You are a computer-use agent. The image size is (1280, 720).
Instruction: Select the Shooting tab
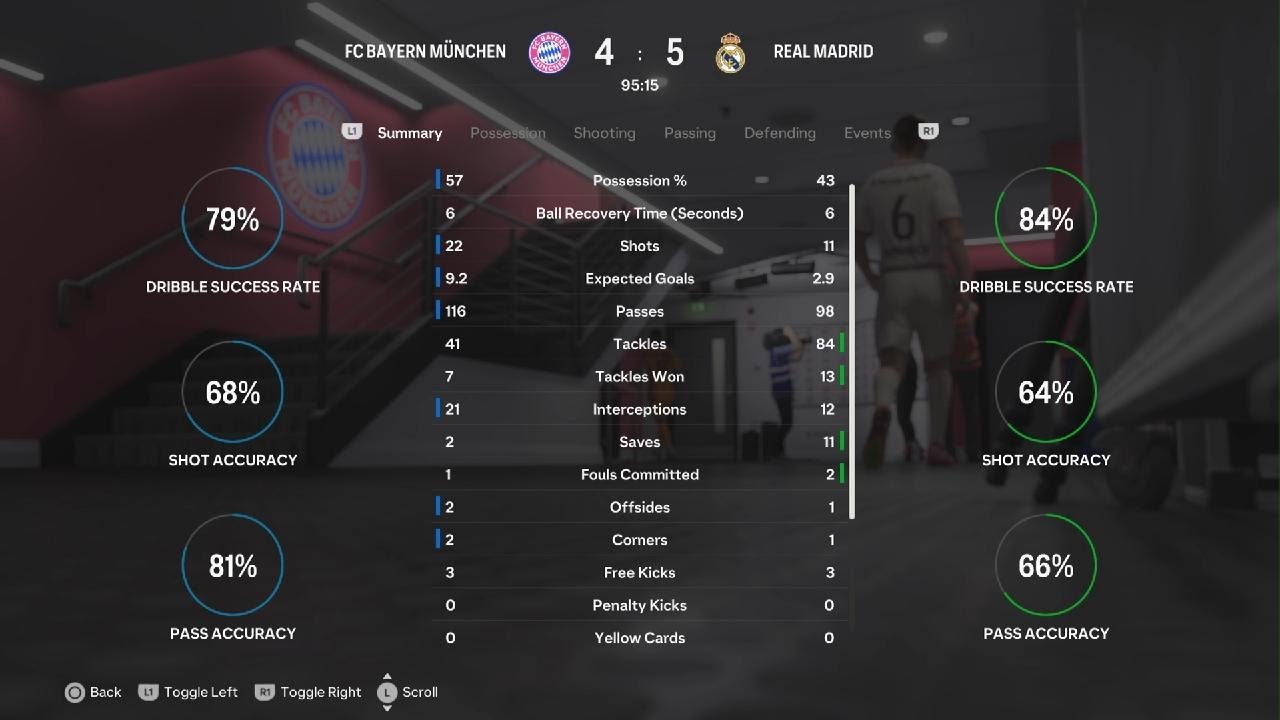click(604, 133)
